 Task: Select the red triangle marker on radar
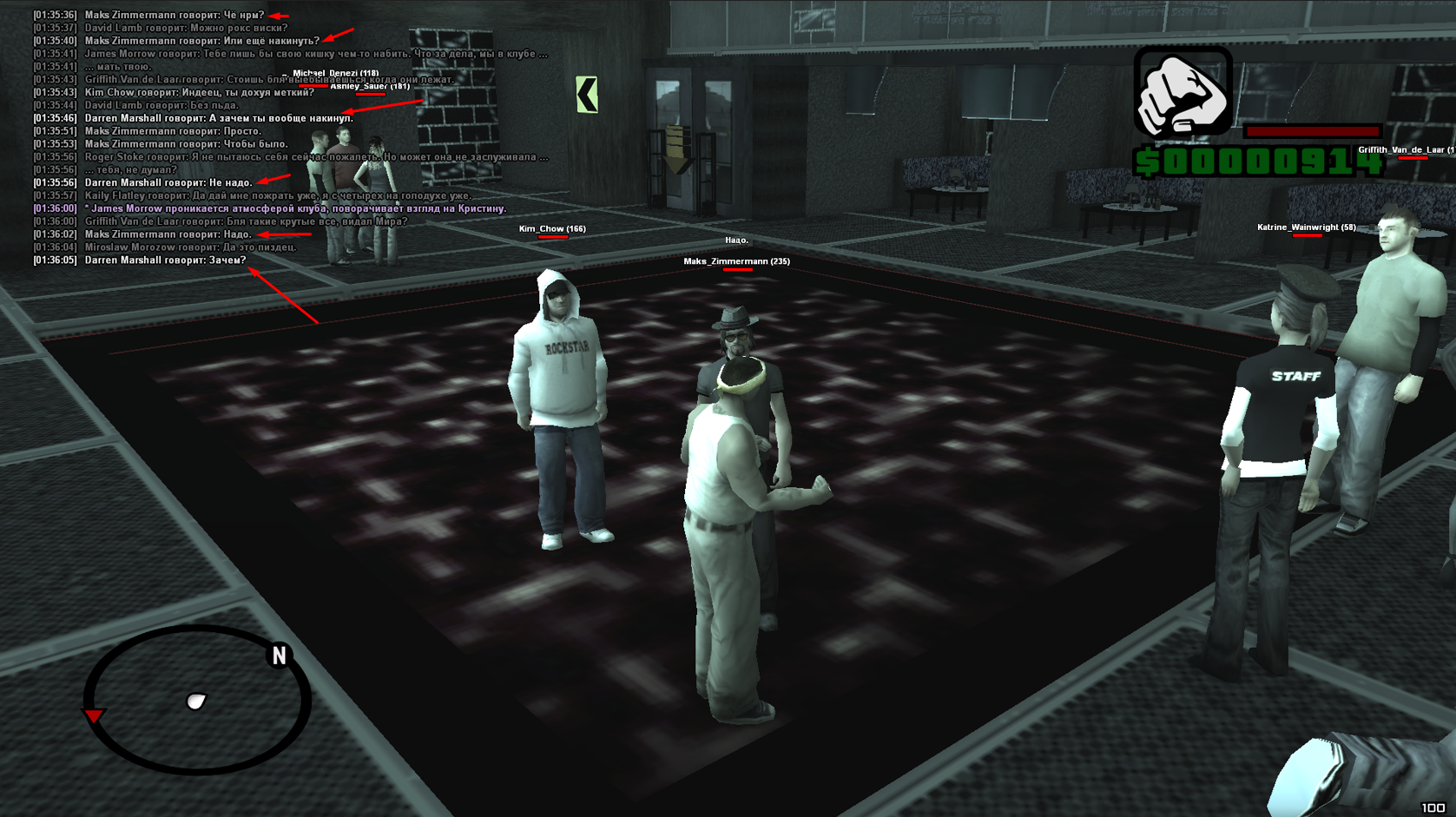[93, 715]
